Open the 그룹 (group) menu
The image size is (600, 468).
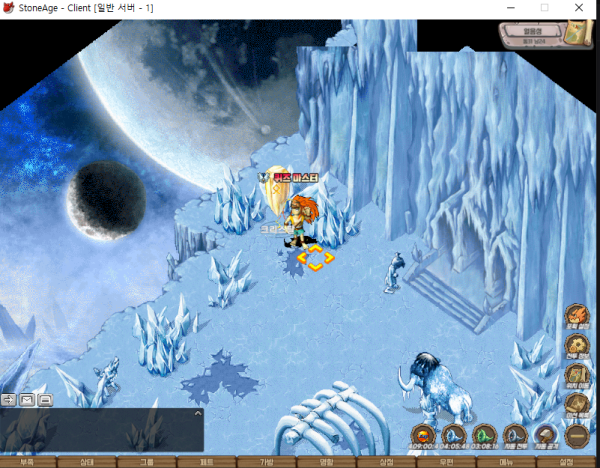click(147, 462)
